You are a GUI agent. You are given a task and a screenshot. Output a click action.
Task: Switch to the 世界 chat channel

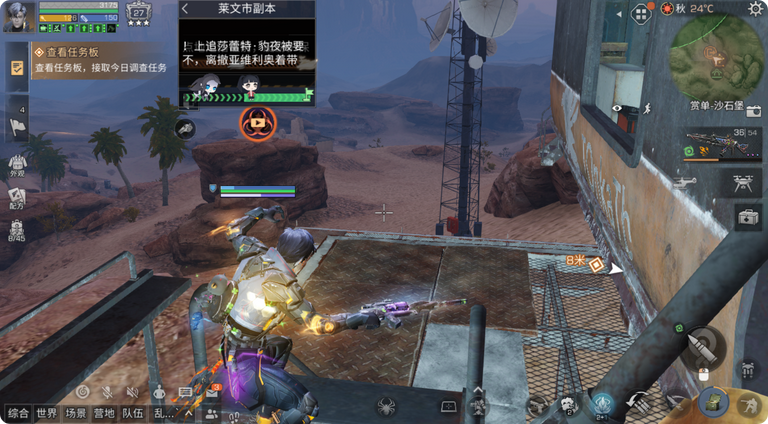46,413
